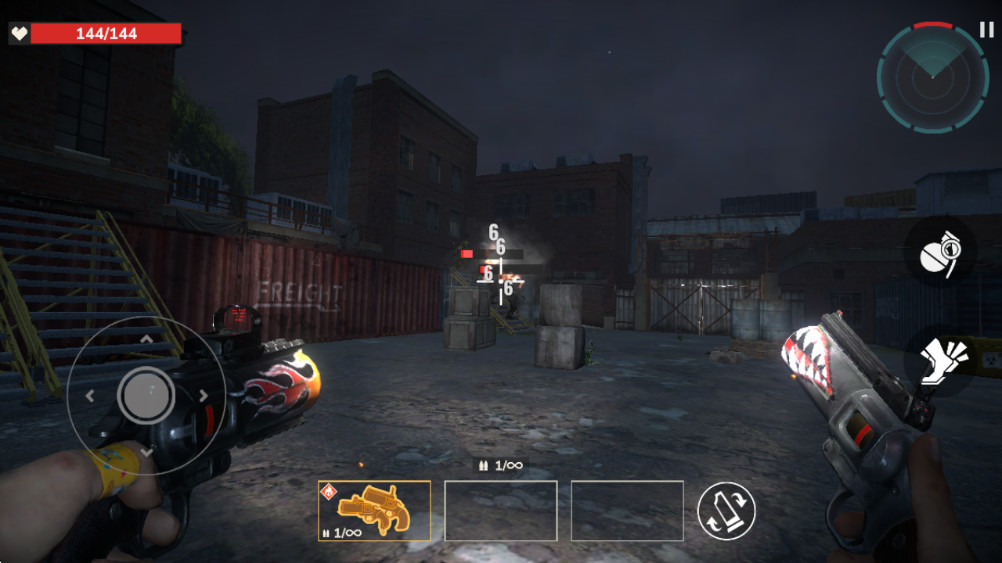The width and height of the screenshot is (1002, 563).
Task: Tap the circular radar minimap
Action: 932,78
